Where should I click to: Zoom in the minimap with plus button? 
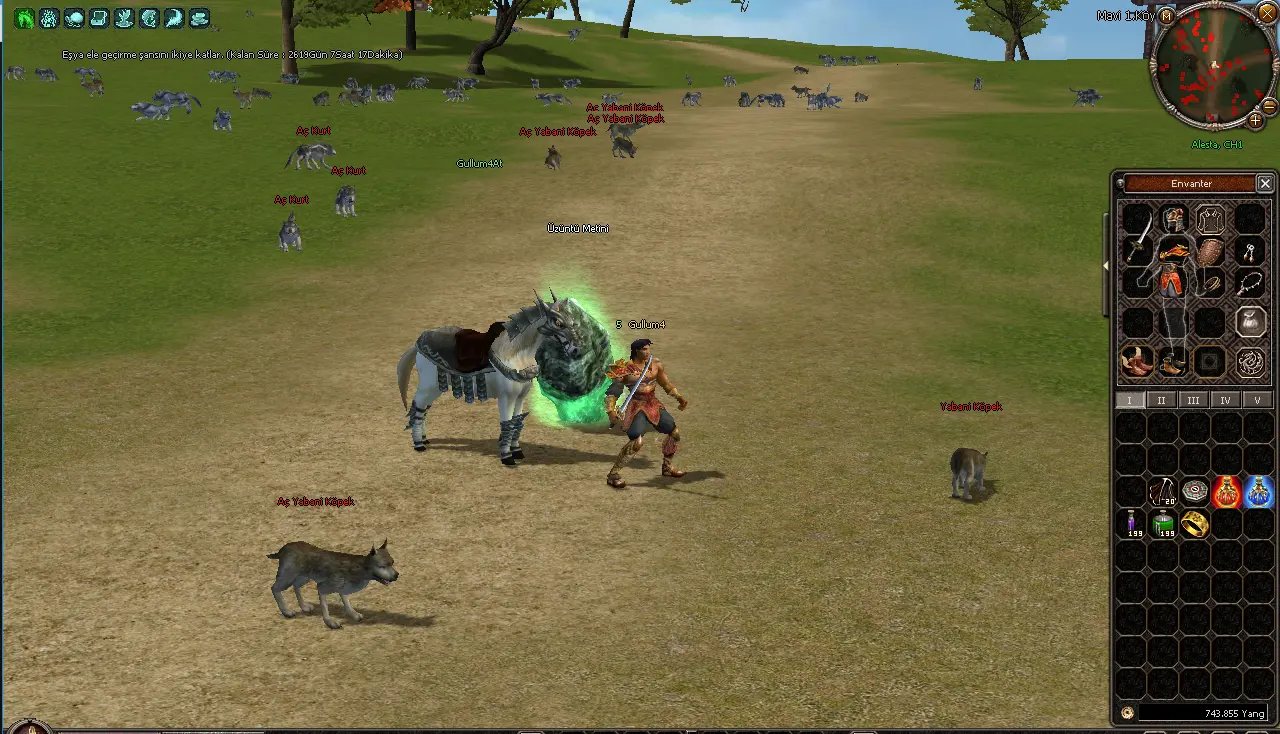(1256, 121)
